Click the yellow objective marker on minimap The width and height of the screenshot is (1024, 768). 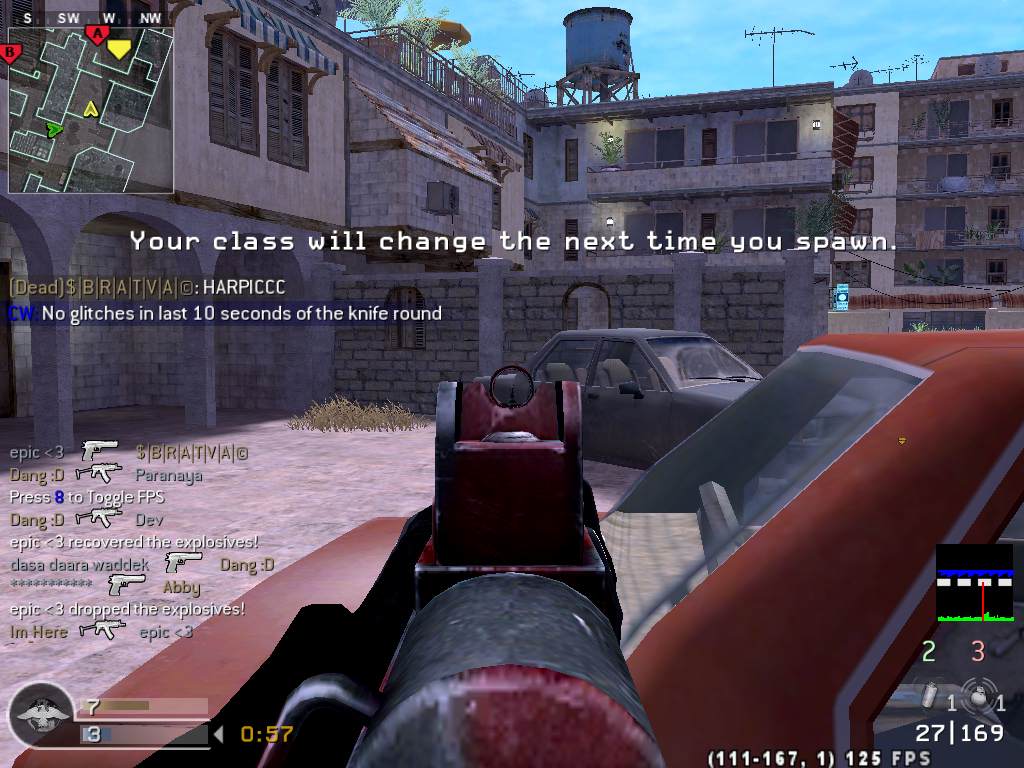point(119,48)
